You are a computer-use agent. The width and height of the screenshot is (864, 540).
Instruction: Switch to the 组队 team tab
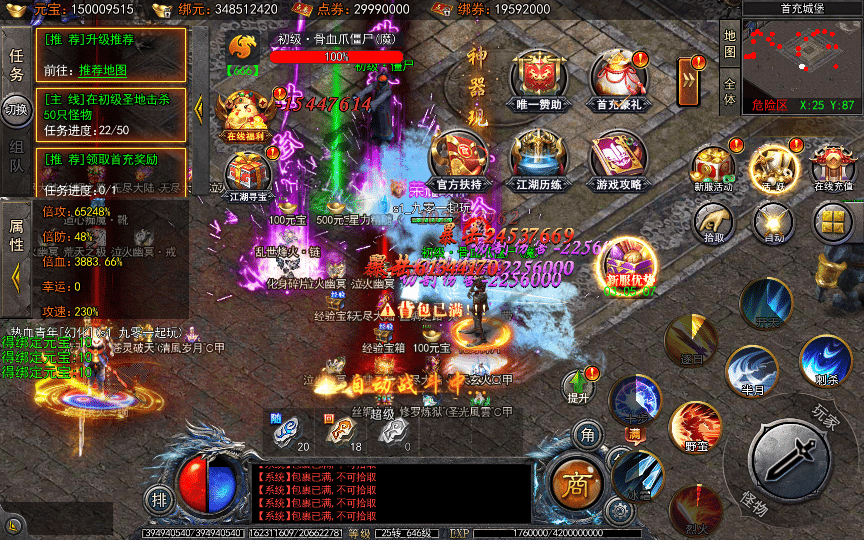click(x=16, y=160)
